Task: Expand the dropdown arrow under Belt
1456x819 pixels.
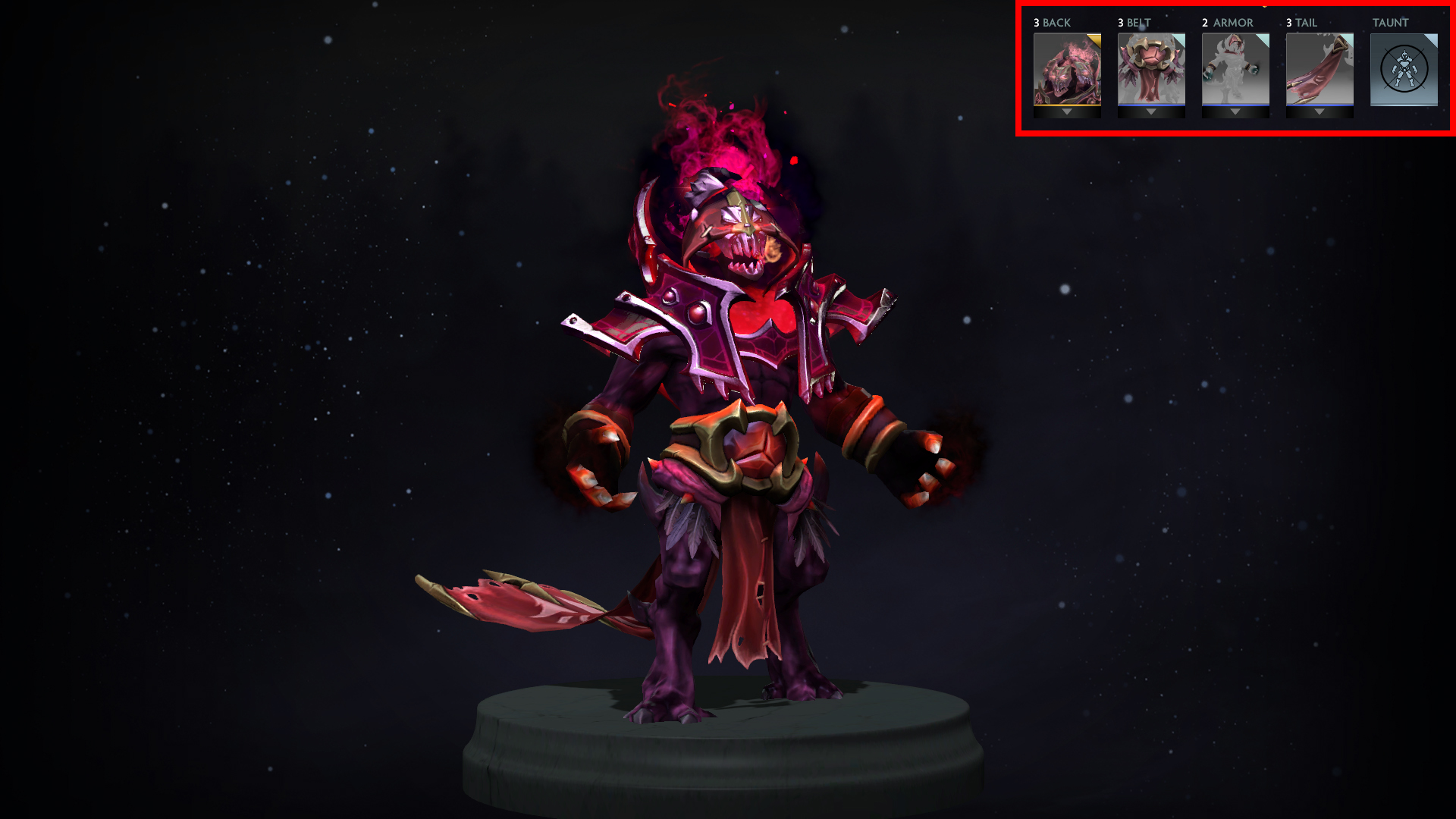Action: [x=1151, y=112]
